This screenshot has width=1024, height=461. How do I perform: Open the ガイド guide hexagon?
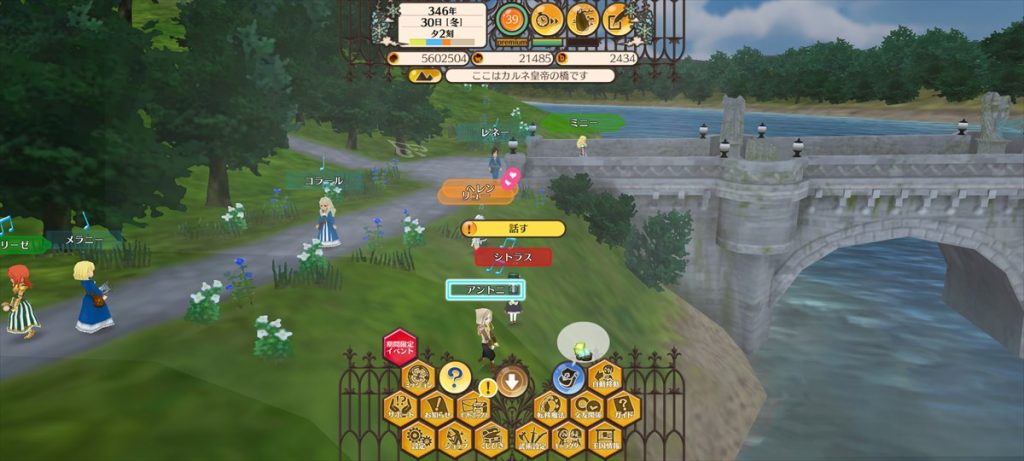pos(622,408)
